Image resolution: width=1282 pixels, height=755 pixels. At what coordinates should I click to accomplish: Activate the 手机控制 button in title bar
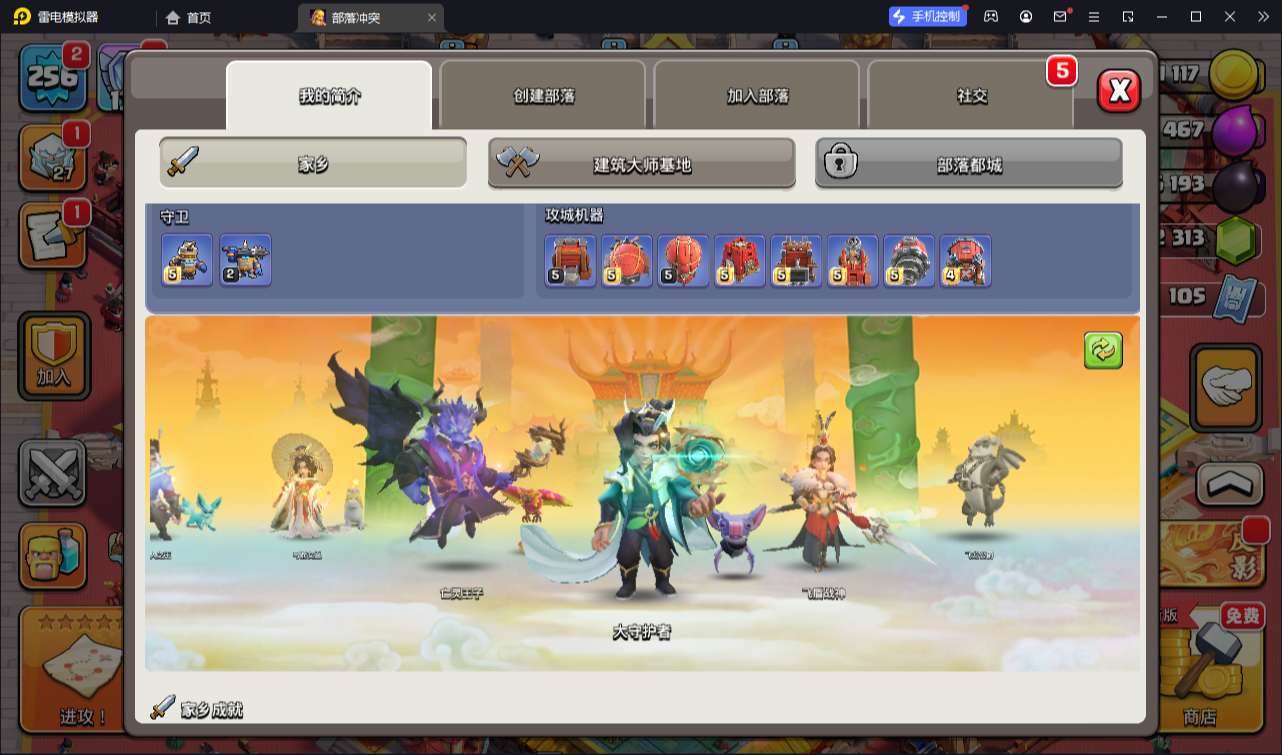click(927, 16)
